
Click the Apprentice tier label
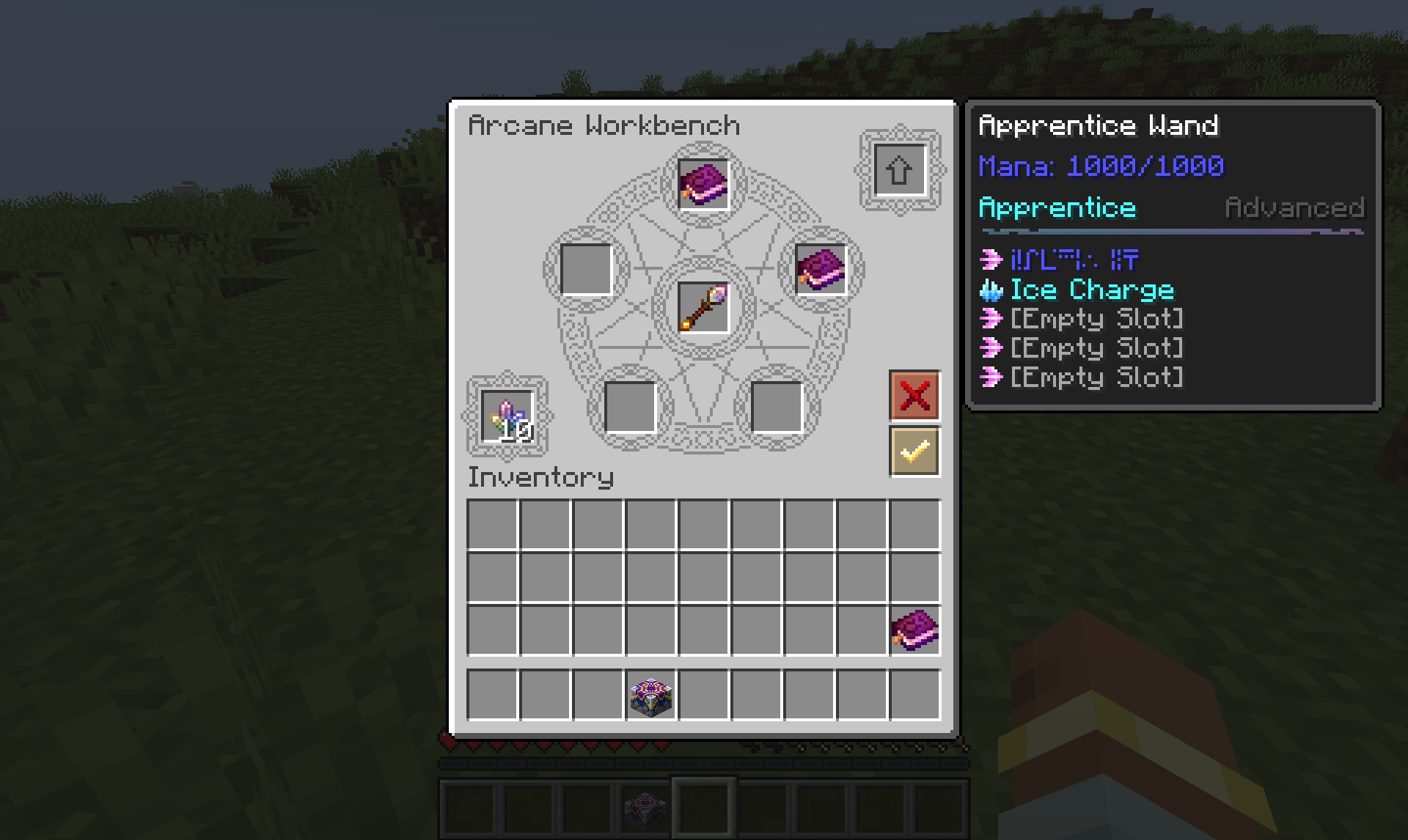(x=1057, y=207)
